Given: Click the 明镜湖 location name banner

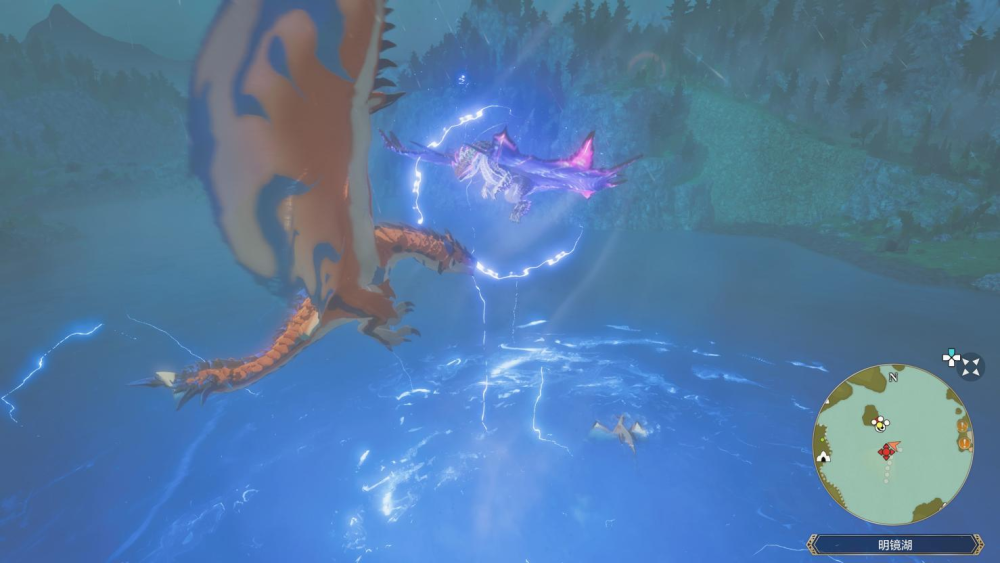Looking at the screenshot, I should pos(893,545).
